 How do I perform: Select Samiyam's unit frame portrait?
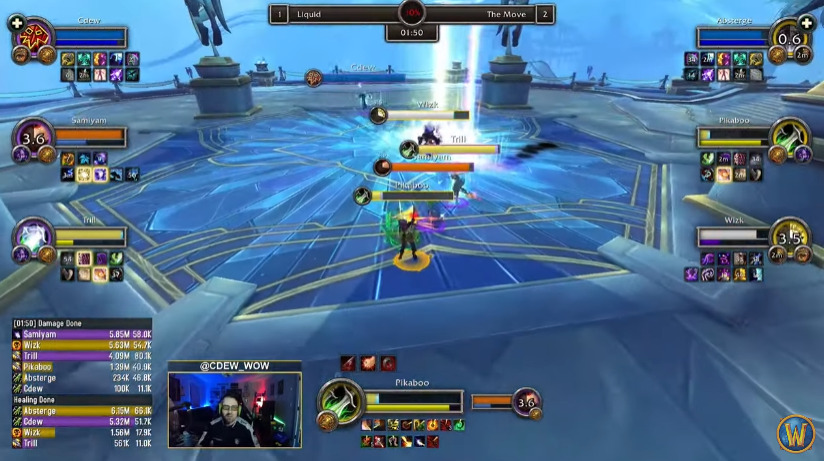pyautogui.click(x=33, y=139)
